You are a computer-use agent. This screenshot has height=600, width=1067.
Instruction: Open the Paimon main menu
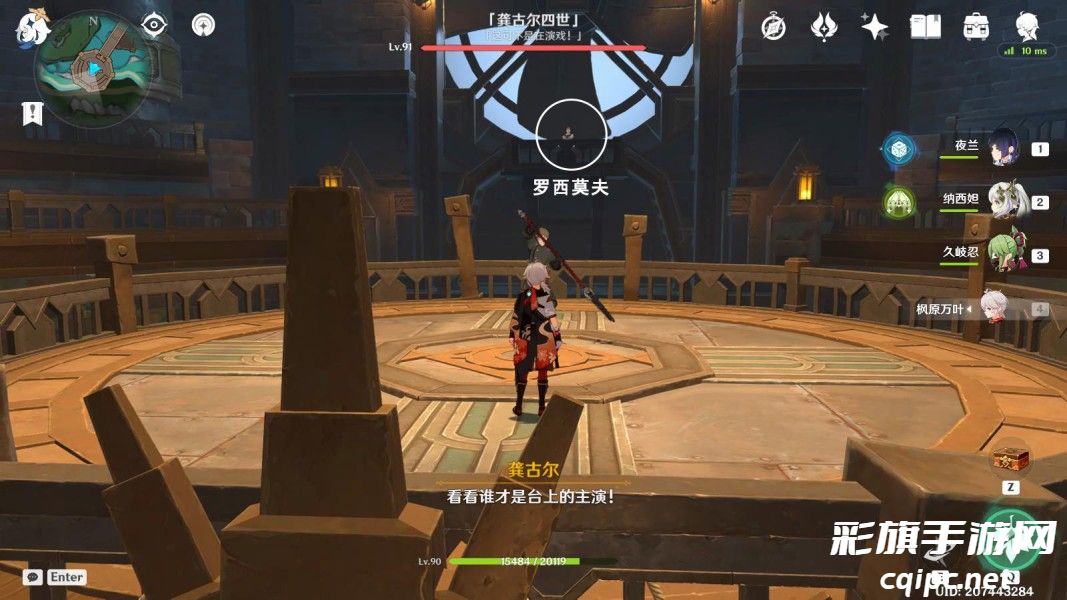[32, 27]
